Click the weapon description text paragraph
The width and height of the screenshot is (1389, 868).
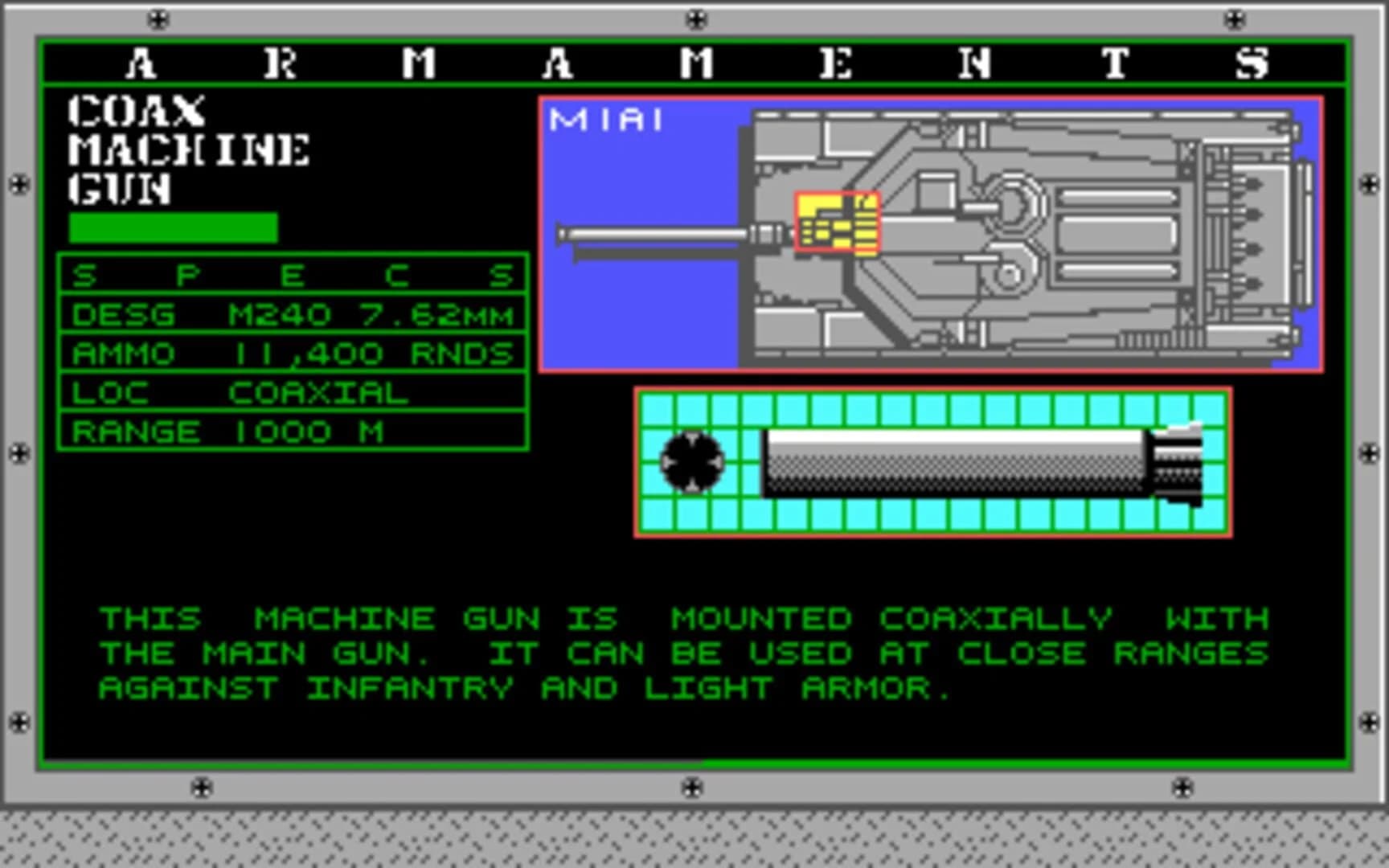(x=683, y=653)
